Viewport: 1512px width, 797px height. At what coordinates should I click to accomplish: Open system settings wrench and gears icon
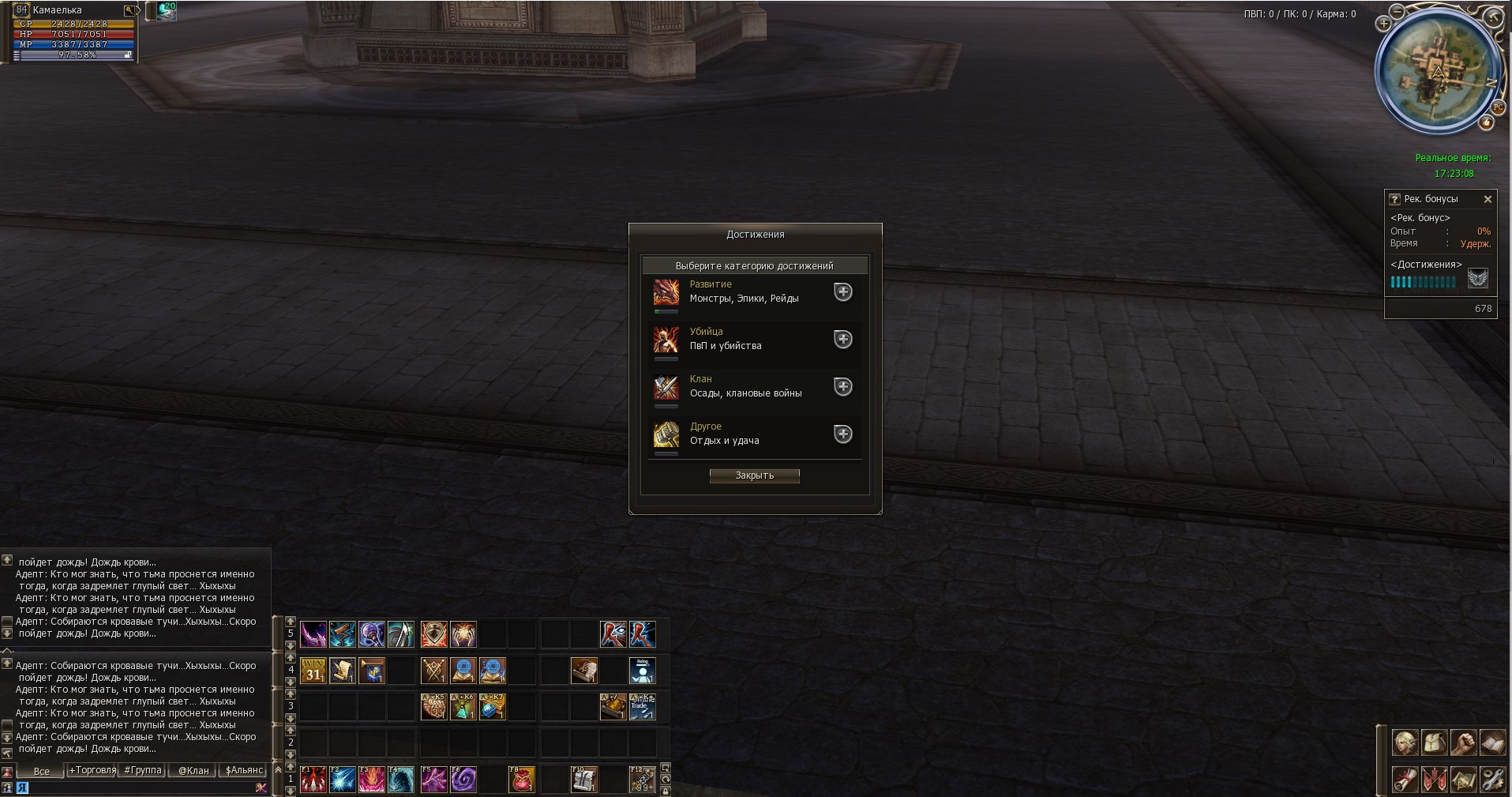pos(1492,780)
